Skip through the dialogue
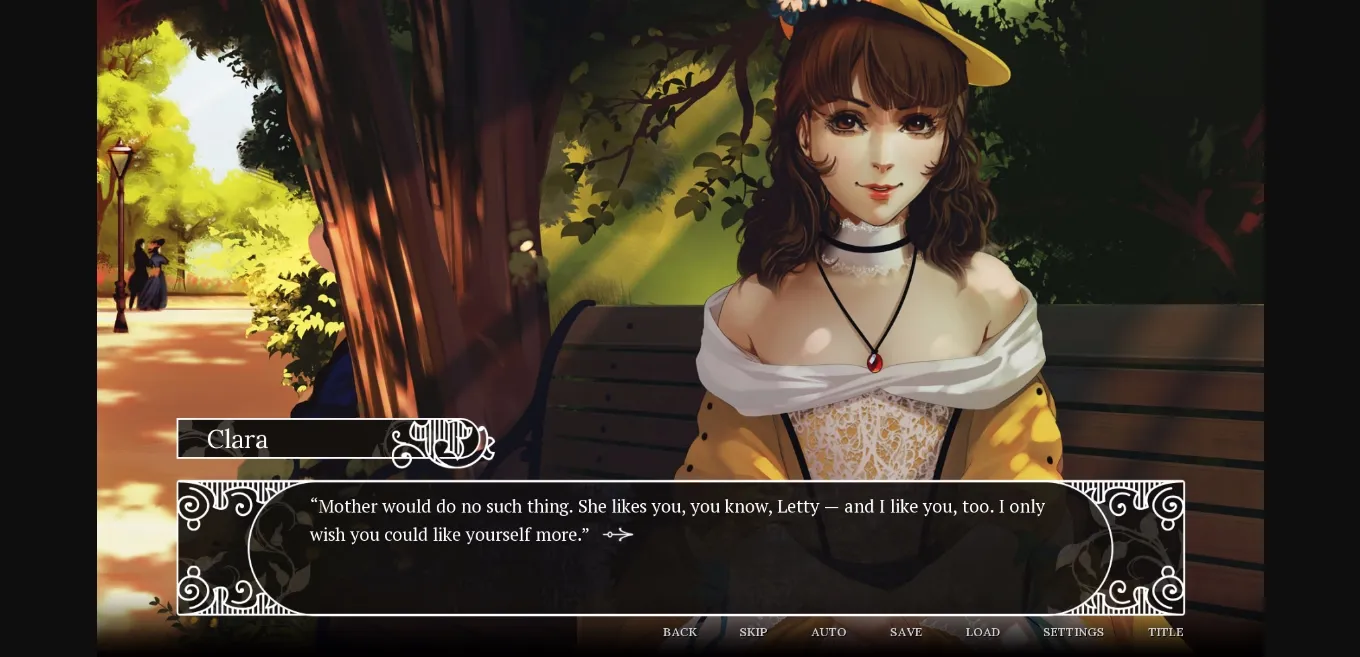 (753, 632)
